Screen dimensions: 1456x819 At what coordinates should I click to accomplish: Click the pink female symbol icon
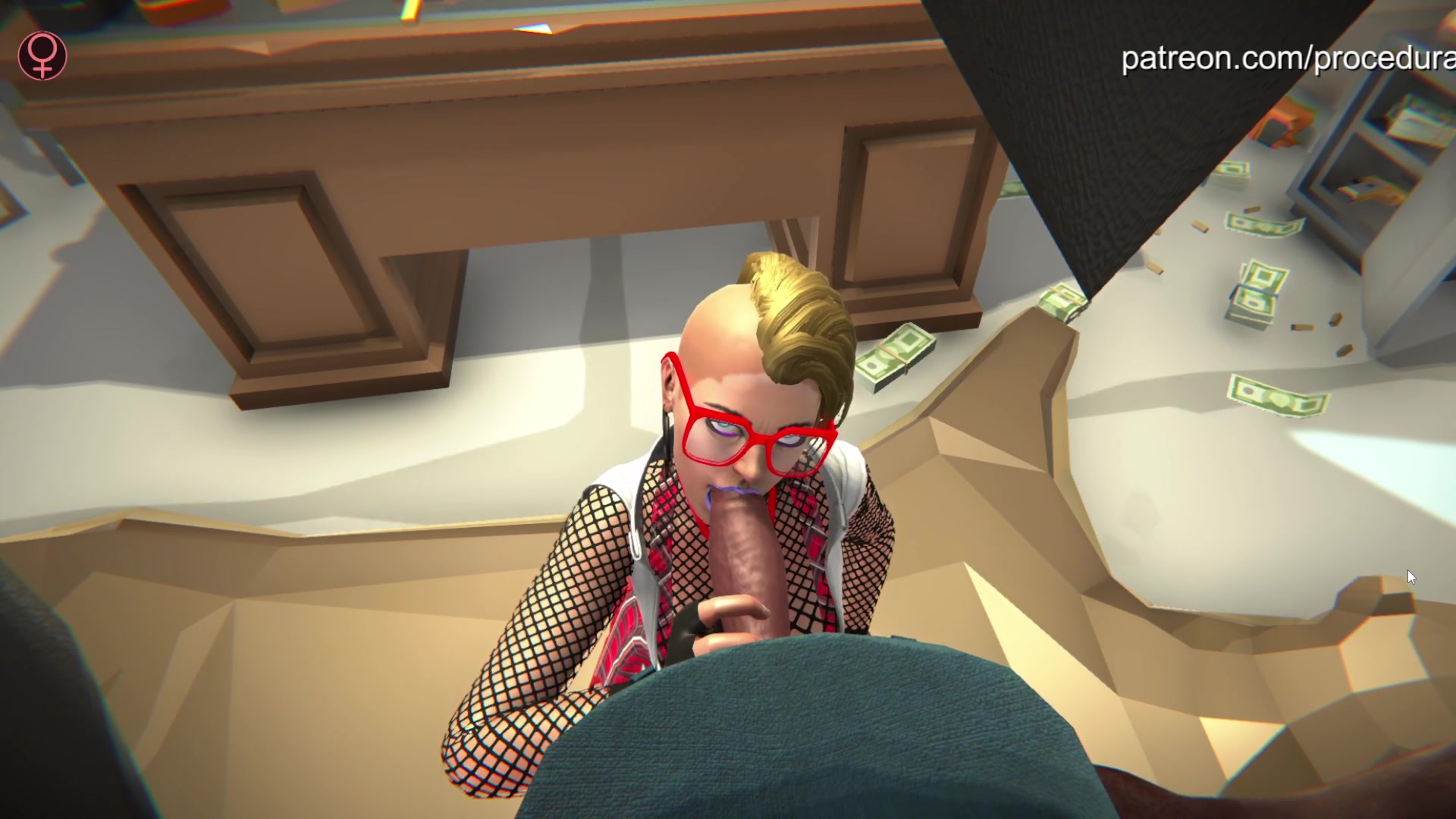pyautogui.click(x=43, y=55)
